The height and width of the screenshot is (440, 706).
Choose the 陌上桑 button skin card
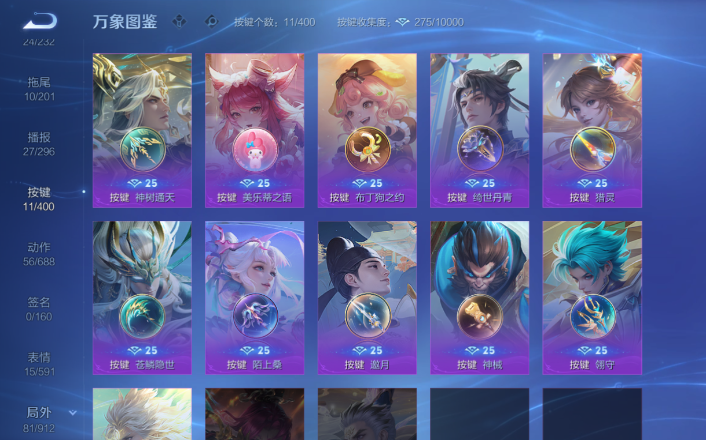[x=254, y=297]
